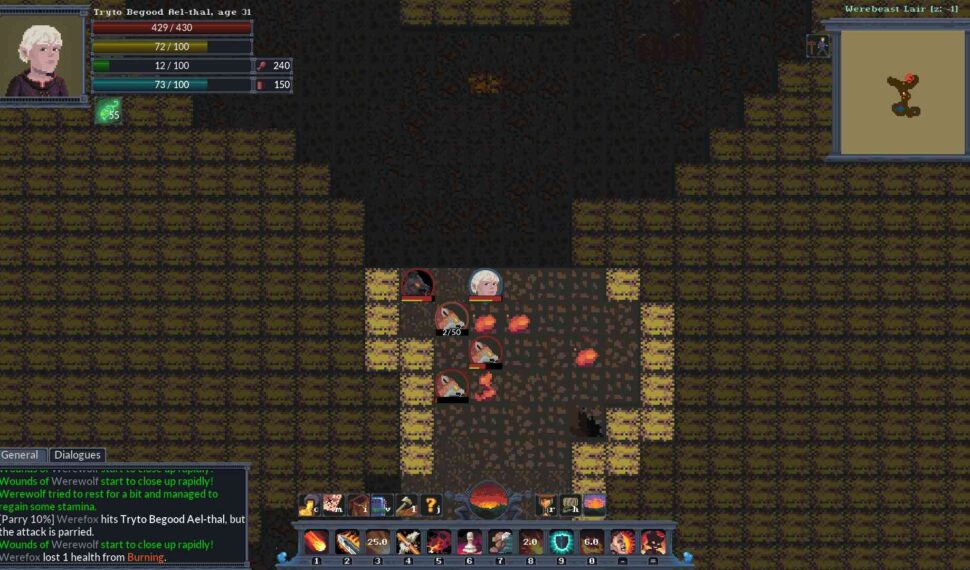Open the hooded character sheet icon
Screen dimensions: 970x570
[310, 505]
